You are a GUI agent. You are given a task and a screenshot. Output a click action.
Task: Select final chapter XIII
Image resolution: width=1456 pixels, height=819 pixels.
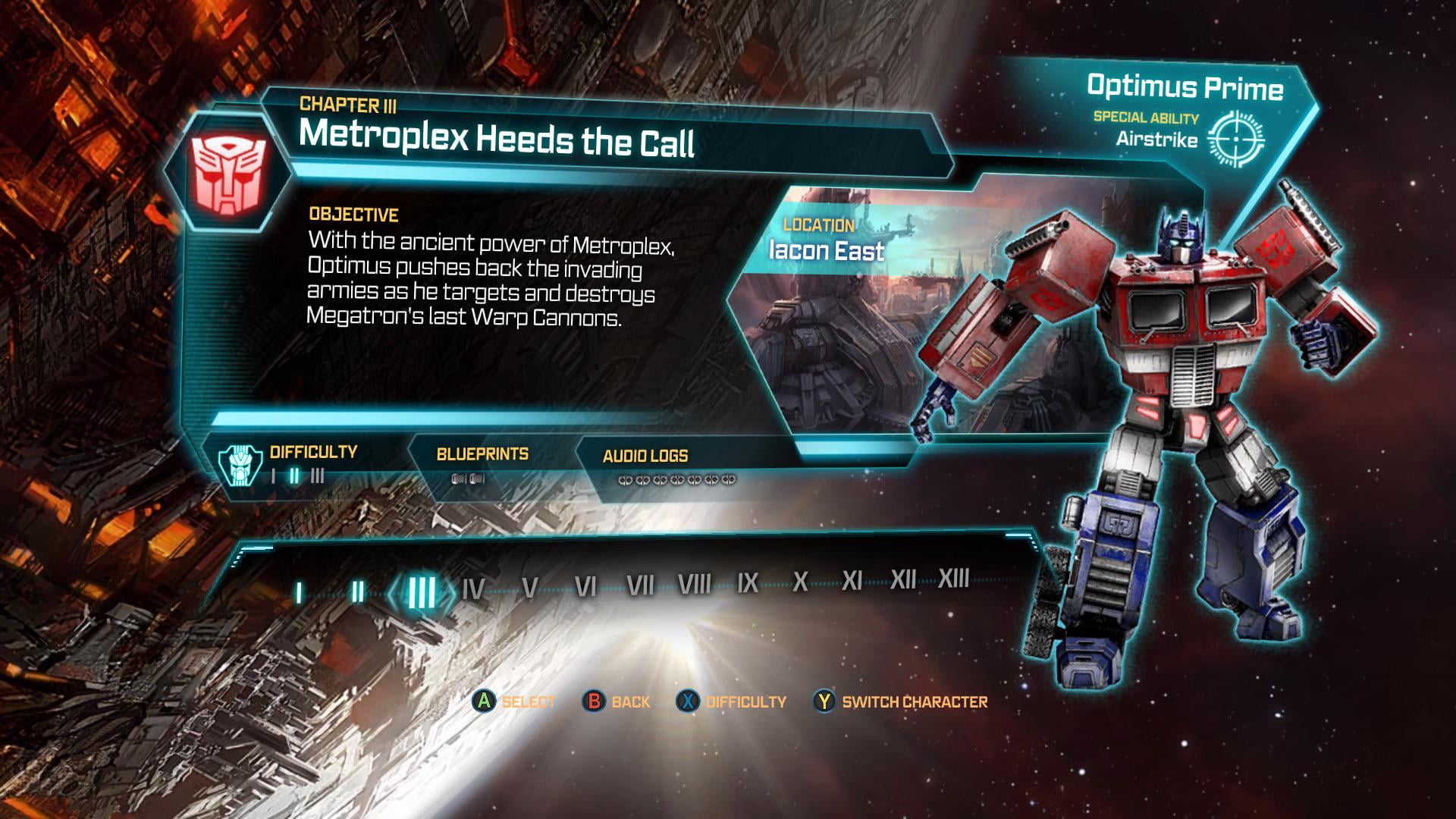[x=954, y=579]
